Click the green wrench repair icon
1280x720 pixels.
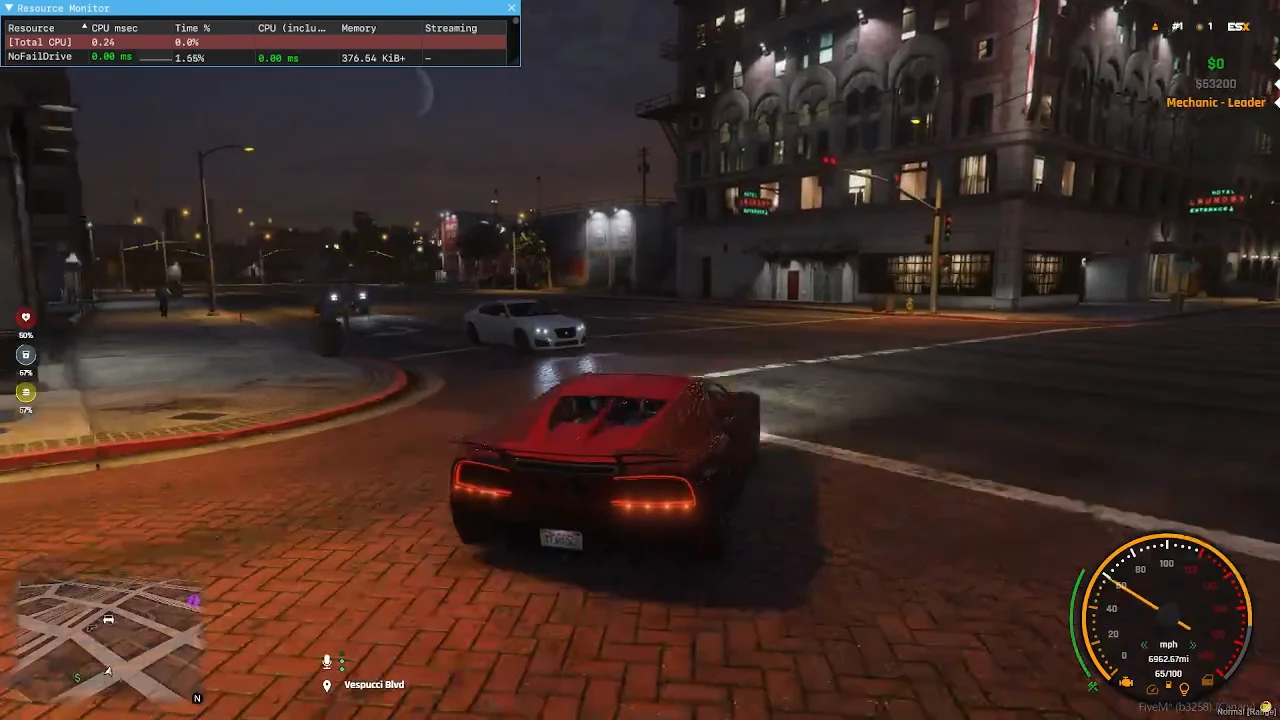click(1093, 686)
